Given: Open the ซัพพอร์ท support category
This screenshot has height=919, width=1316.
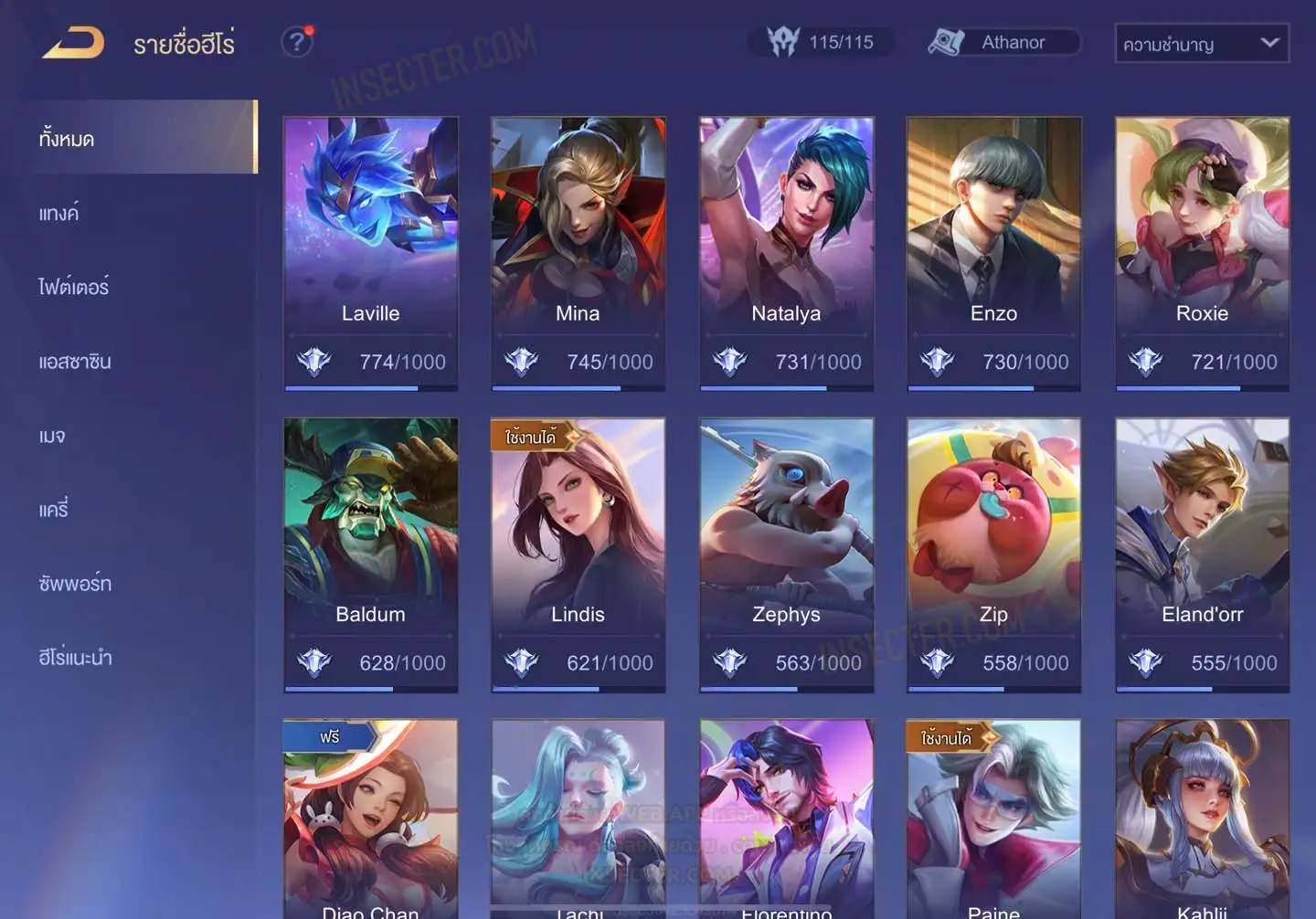Looking at the screenshot, I should coord(75,584).
